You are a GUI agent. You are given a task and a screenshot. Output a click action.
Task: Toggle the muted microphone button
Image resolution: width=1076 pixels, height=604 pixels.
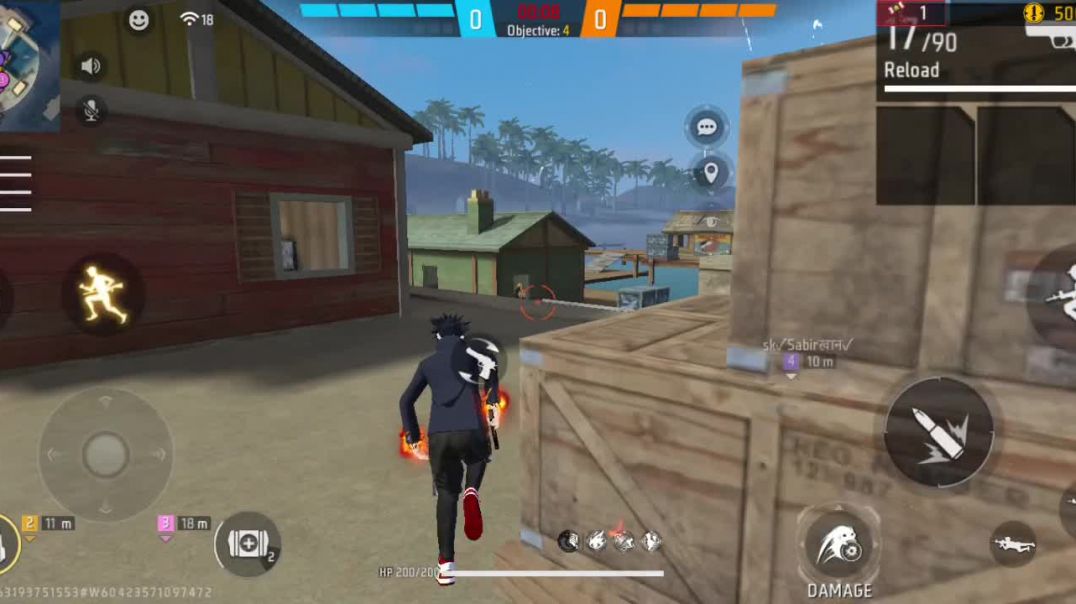point(91,110)
